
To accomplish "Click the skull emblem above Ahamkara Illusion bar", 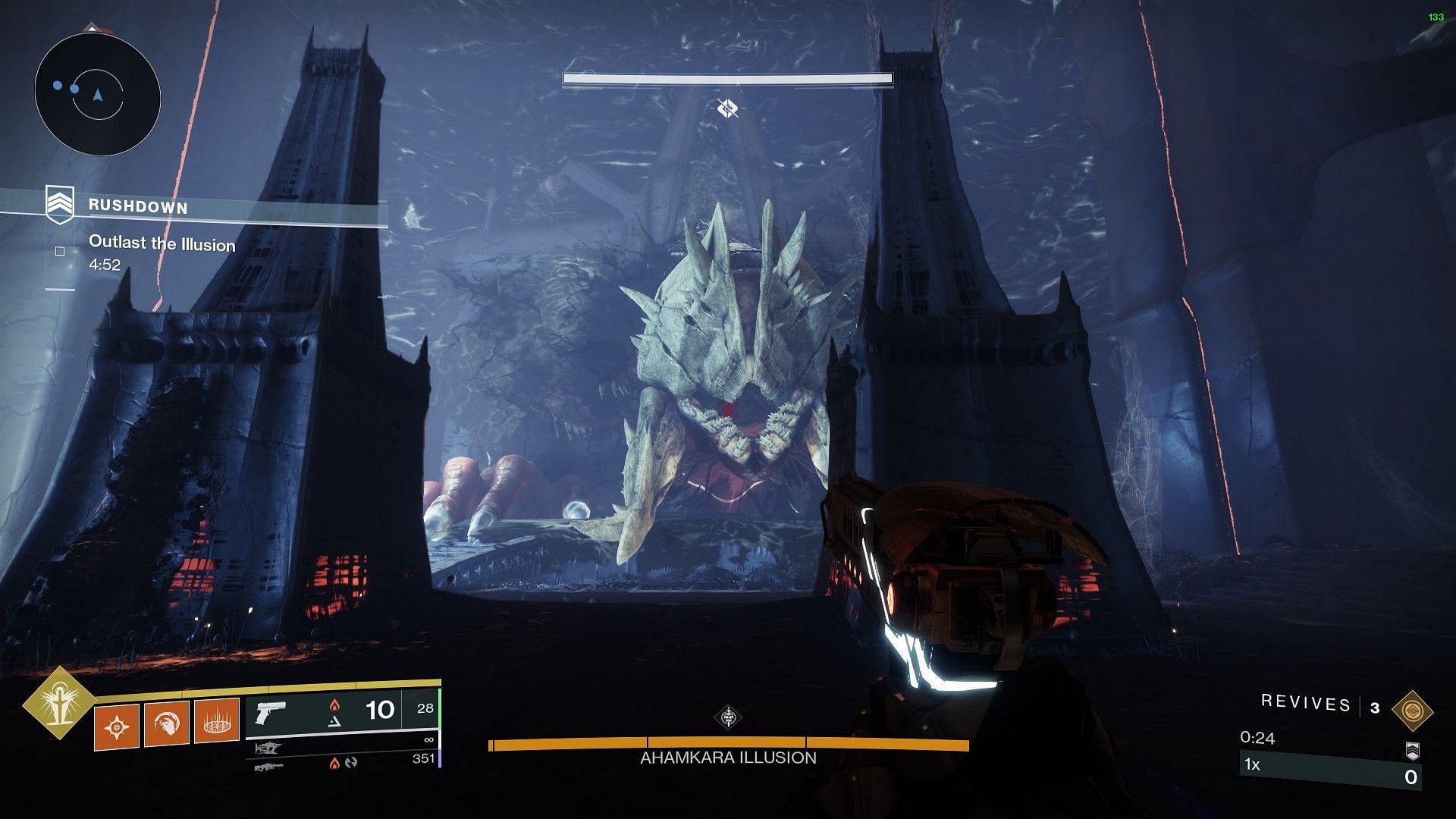I will tap(728, 717).
